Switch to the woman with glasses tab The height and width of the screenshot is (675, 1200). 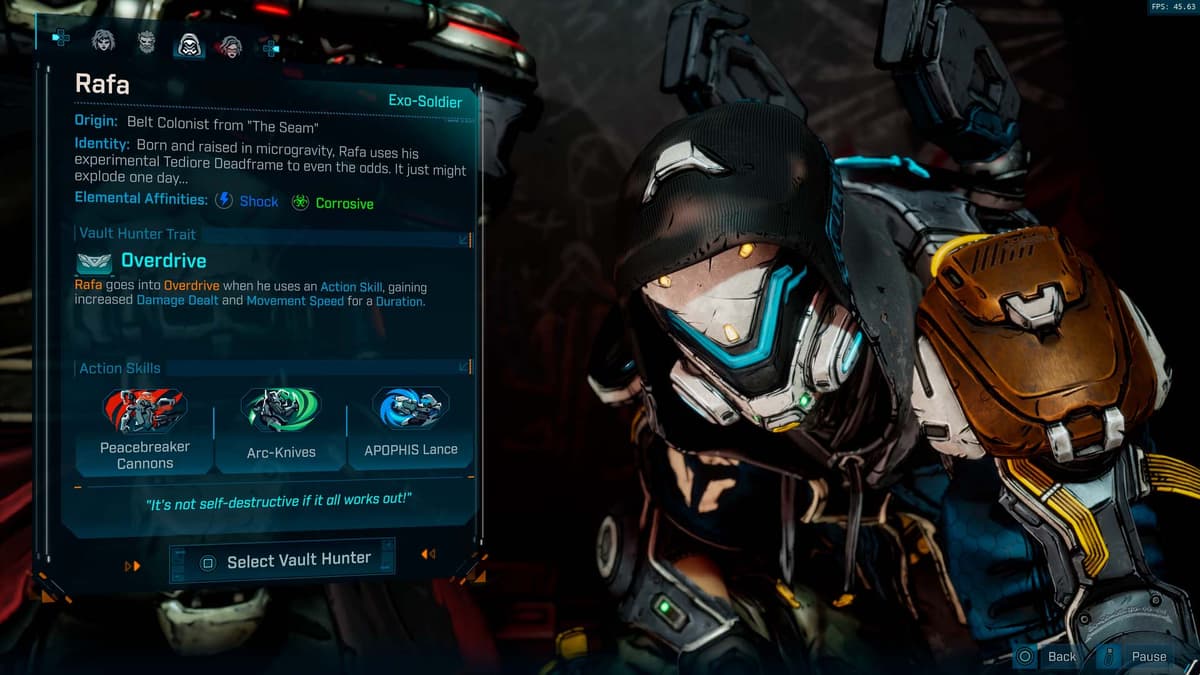pos(231,44)
